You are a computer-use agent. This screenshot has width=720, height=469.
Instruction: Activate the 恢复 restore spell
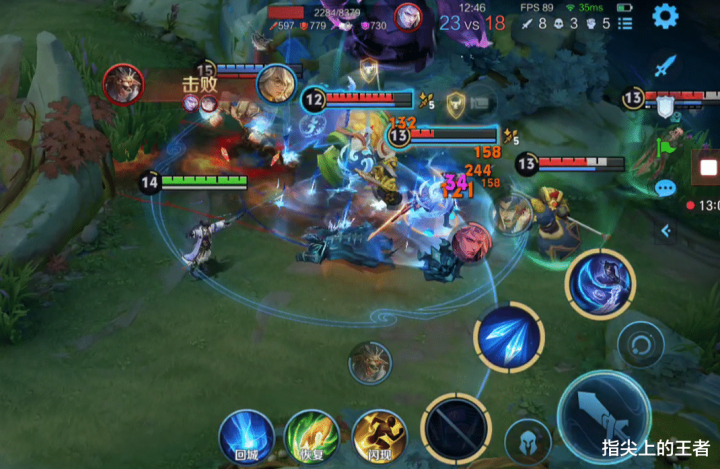click(x=311, y=436)
